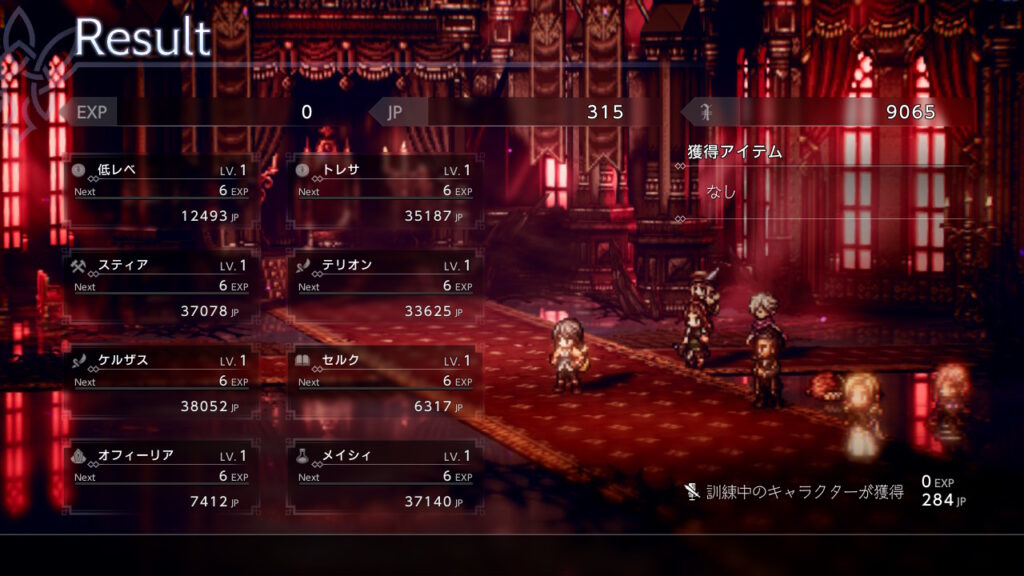Choose the スティア result row
Image resolution: width=1024 pixels, height=576 pixels.
160,286
